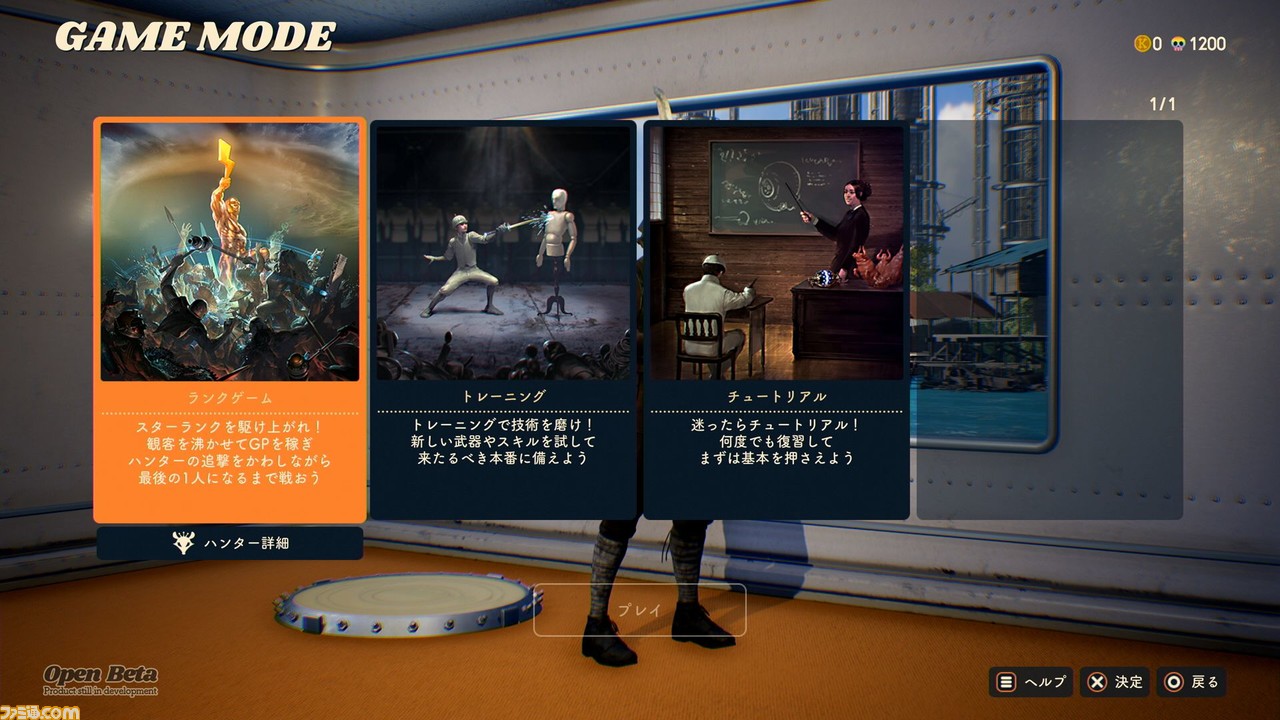Viewport: 1280px width, 720px height.
Task: Click the プレイ button
Action: (x=639, y=610)
